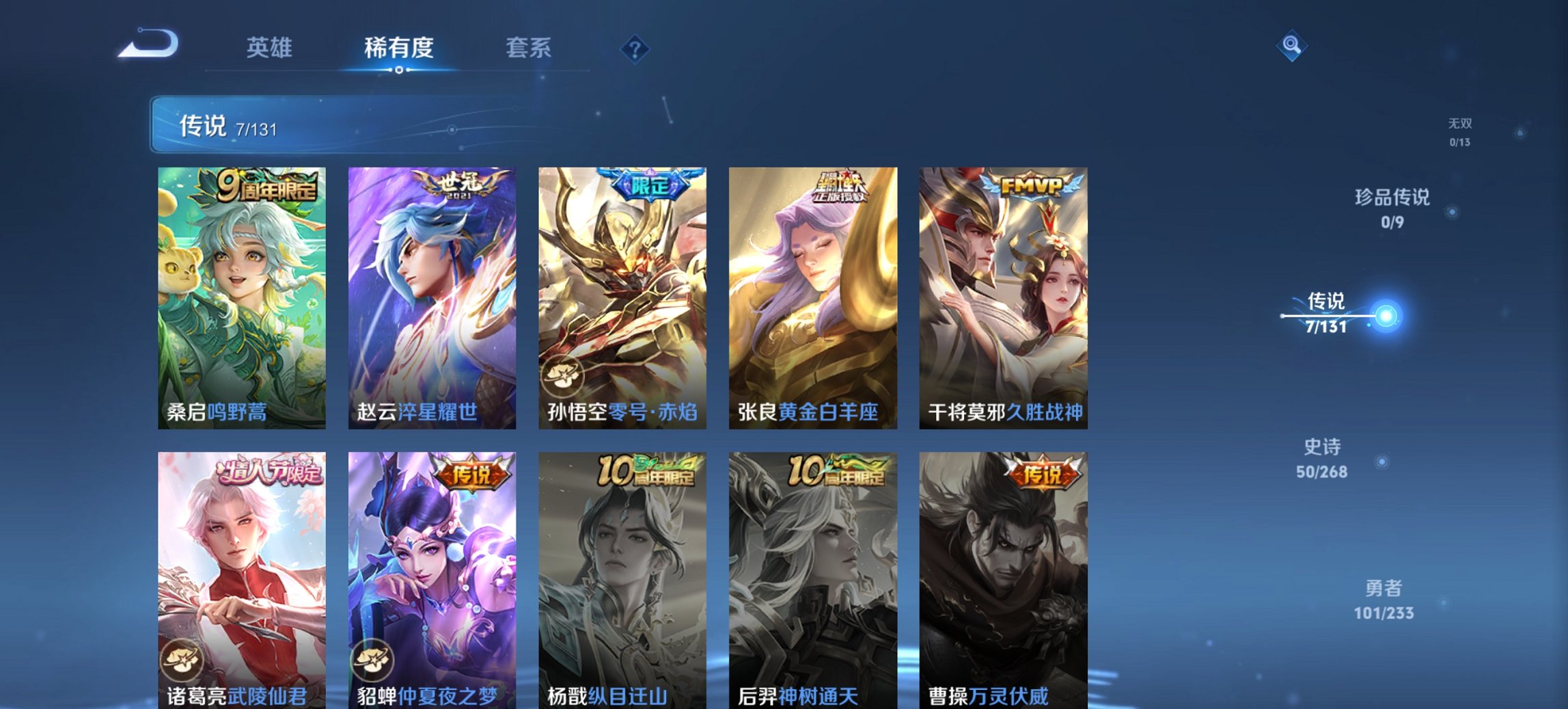Select the 稀有度 tab

pyautogui.click(x=400, y=48)
